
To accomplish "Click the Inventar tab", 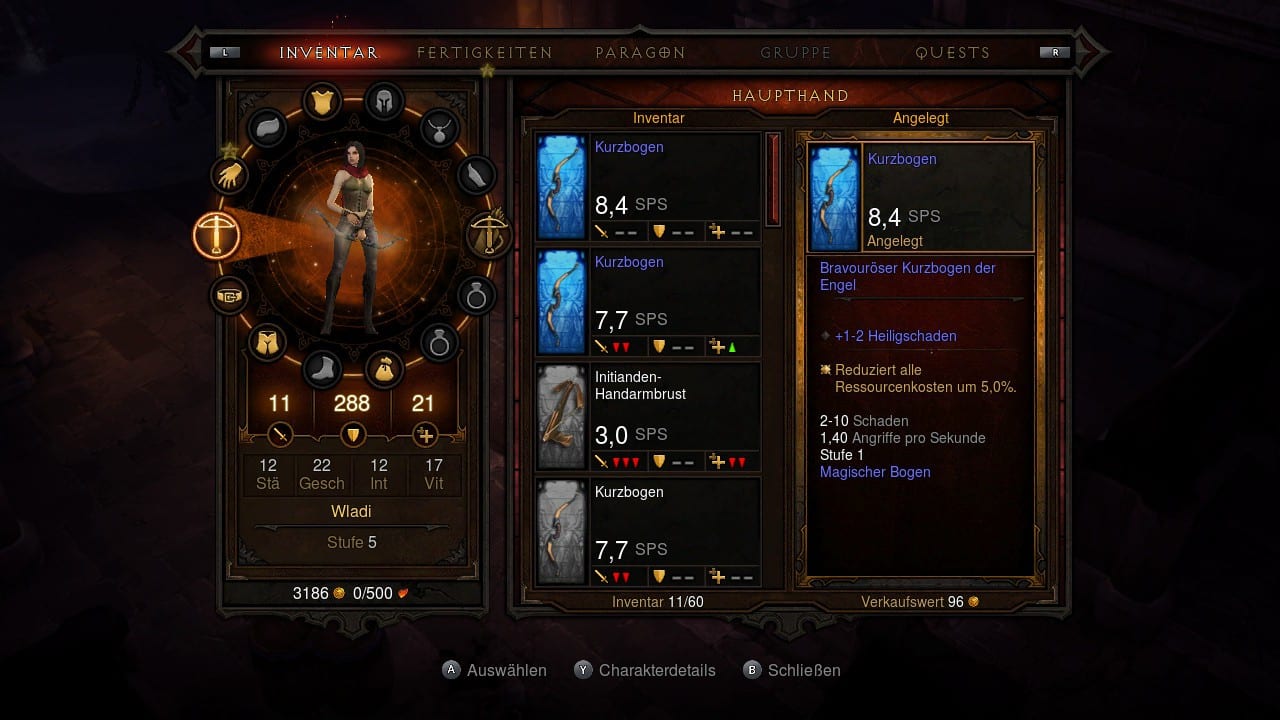I will point(328,53).
